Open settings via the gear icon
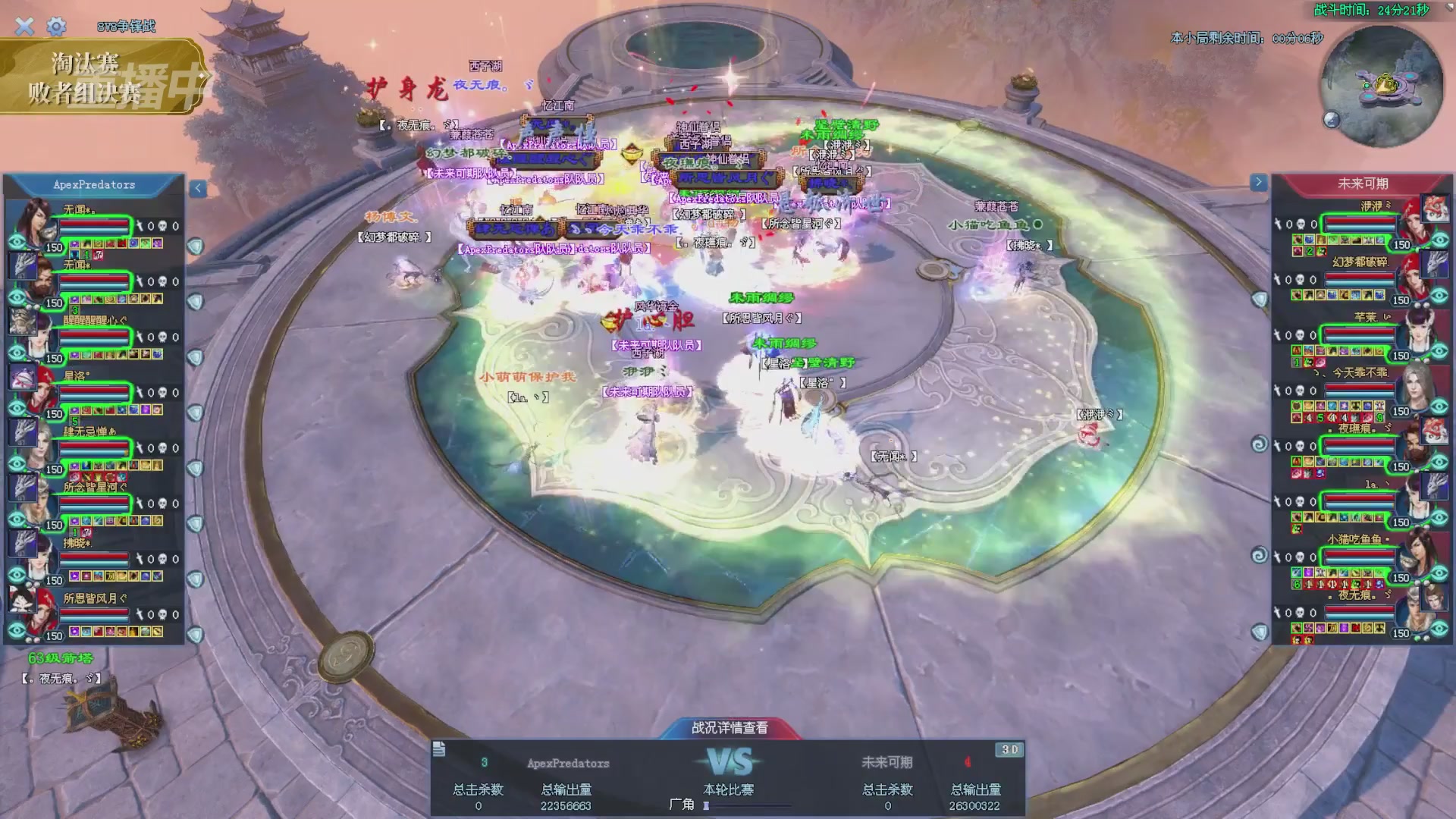The width and height of the screenshot is (1456, 819). click(x=56, y=27)
